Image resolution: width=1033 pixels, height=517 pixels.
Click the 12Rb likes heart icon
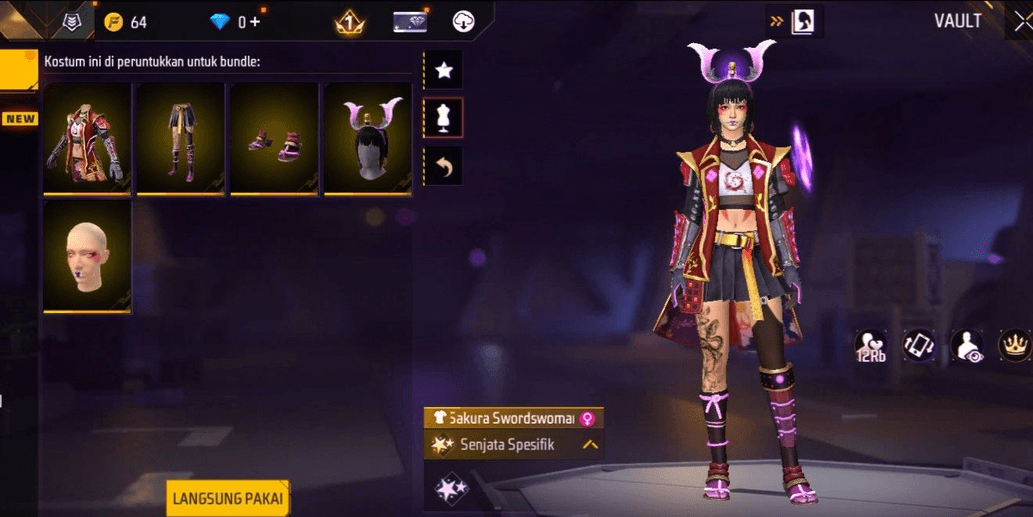pos(870,345)
